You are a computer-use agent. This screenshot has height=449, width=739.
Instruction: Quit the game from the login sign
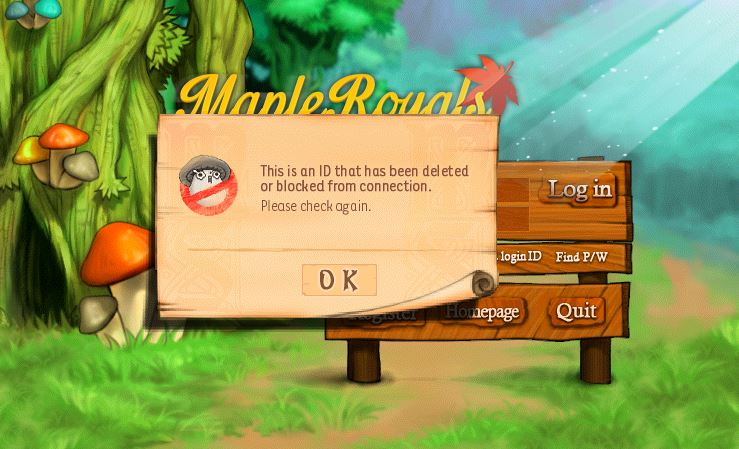[x=576, y=311]
